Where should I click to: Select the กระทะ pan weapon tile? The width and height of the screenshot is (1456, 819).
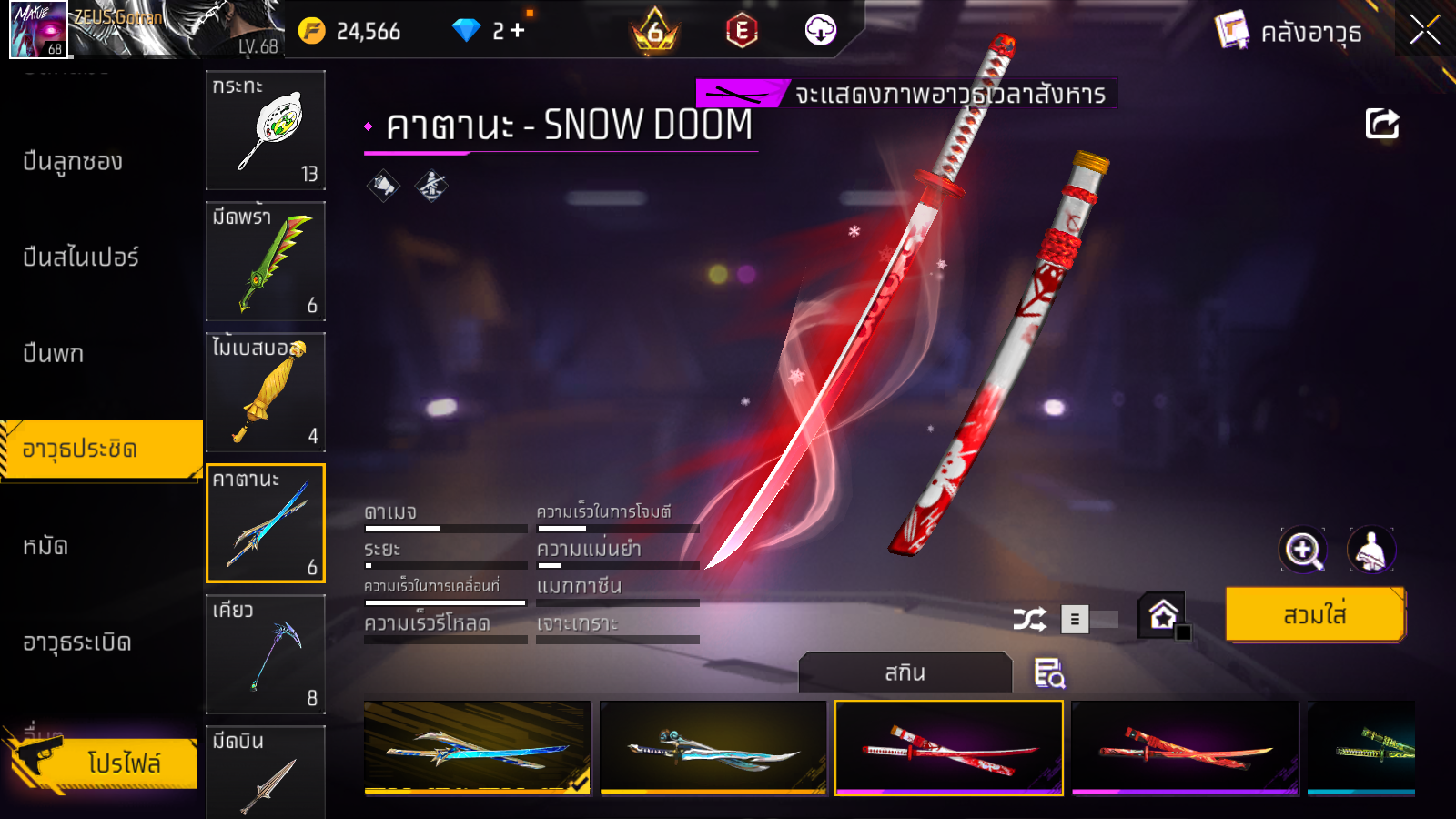(x=266, y=130)
